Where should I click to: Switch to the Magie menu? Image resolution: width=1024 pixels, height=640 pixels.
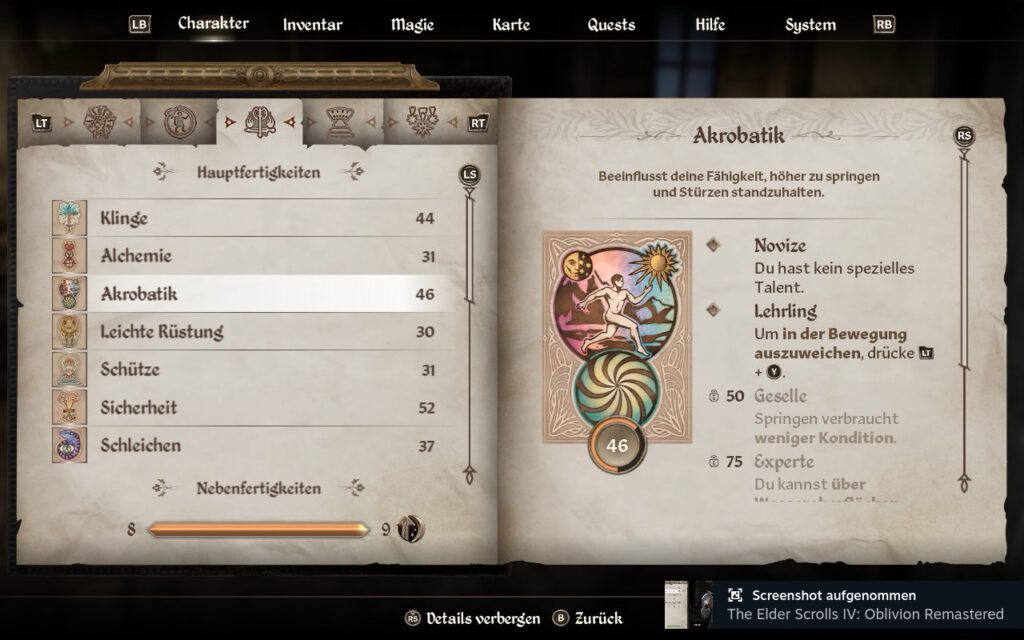(412, 25)
